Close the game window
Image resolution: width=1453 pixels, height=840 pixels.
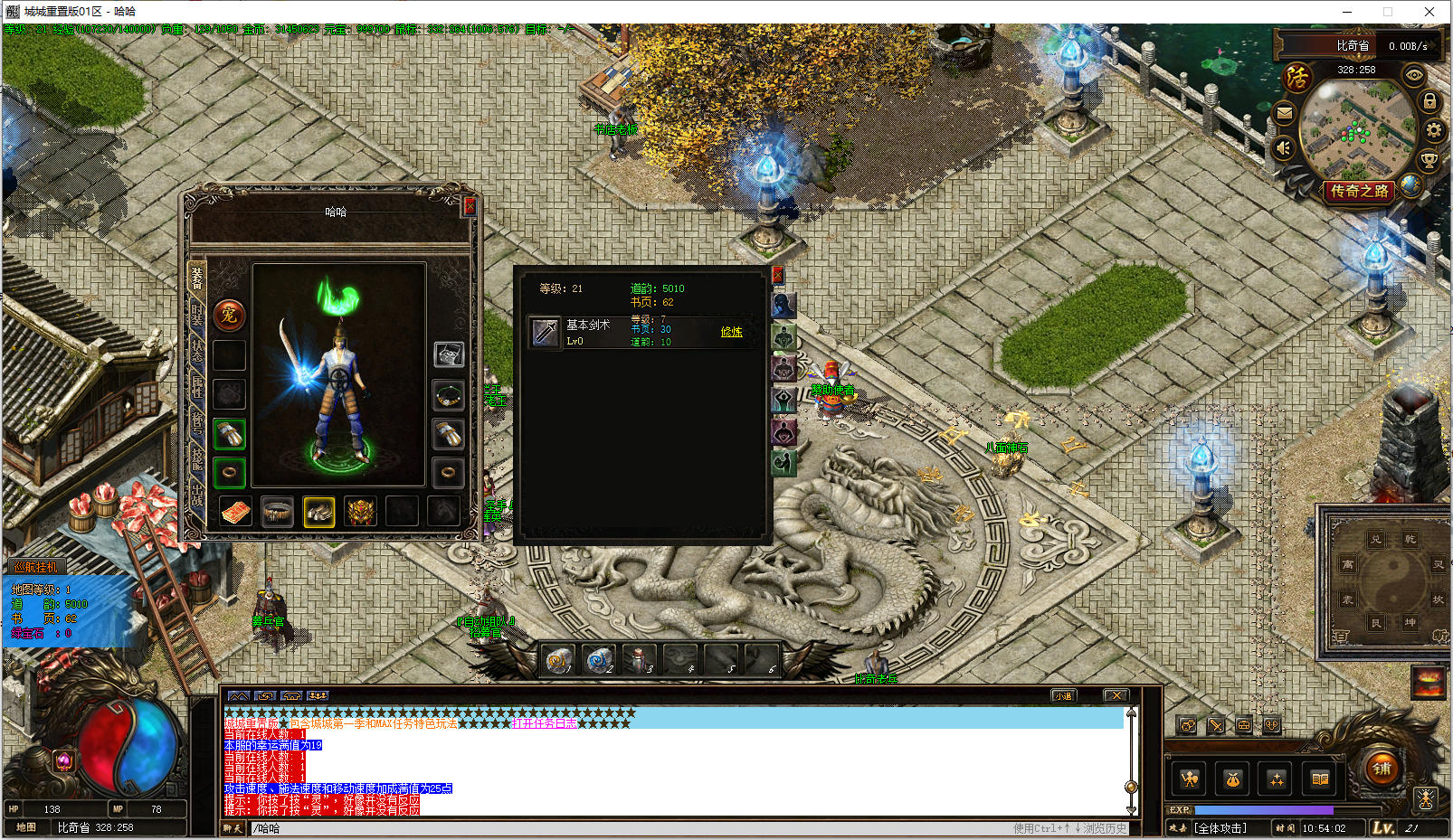point(1429,12)
